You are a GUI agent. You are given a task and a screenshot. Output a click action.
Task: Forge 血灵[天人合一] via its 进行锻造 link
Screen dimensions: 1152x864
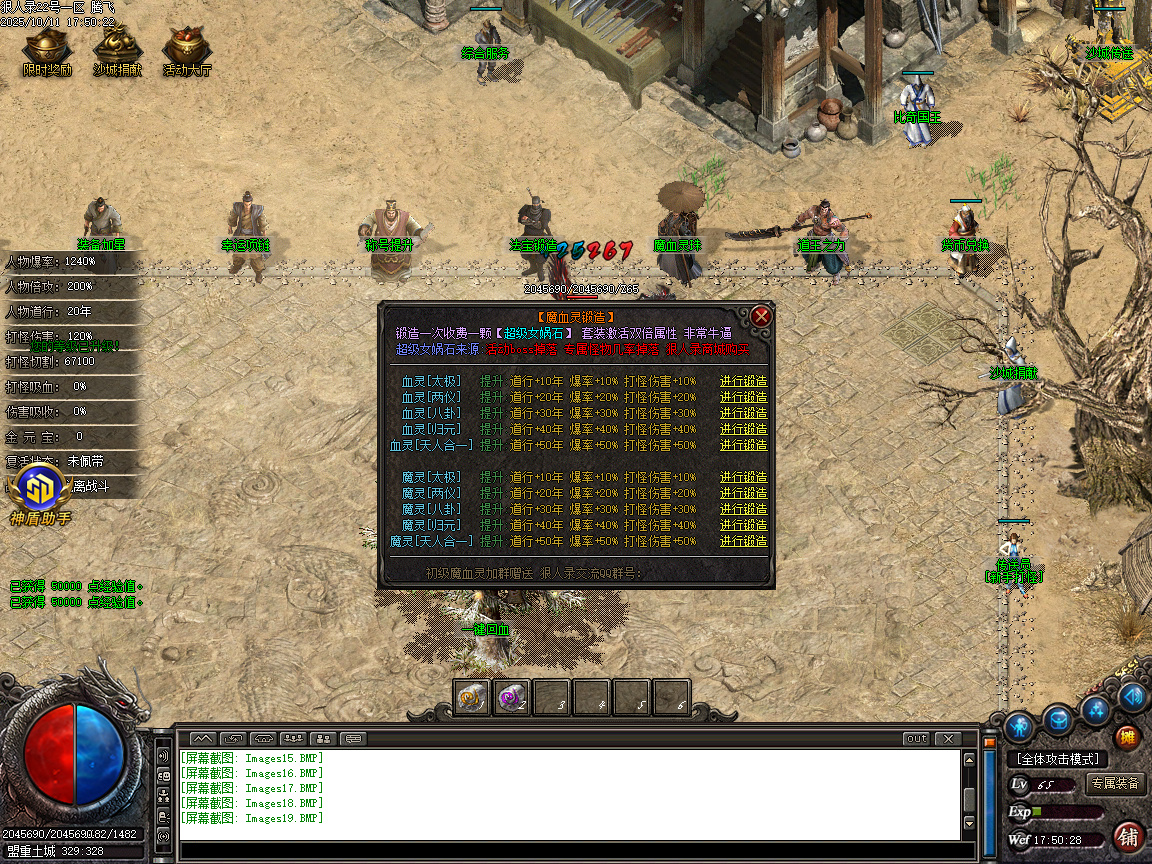[743, 445]
